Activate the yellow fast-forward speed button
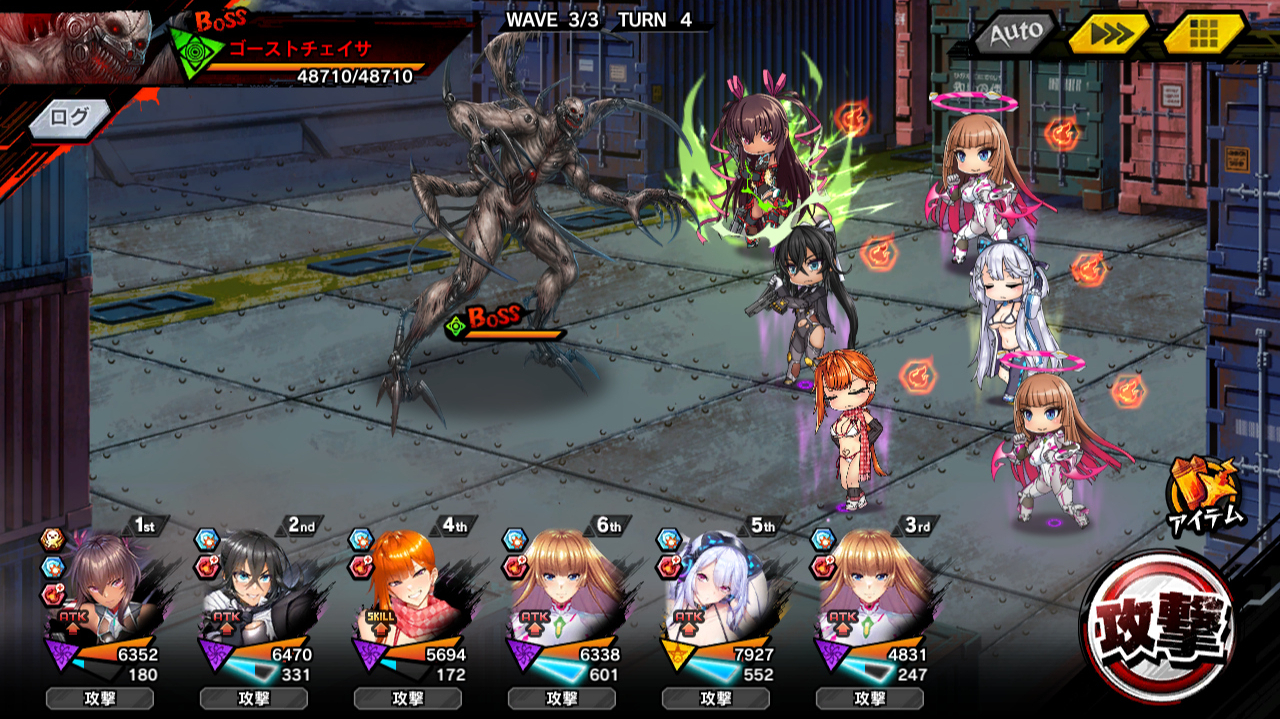Viewport: 1280px width, 719px height. [x=1108, y=34]
